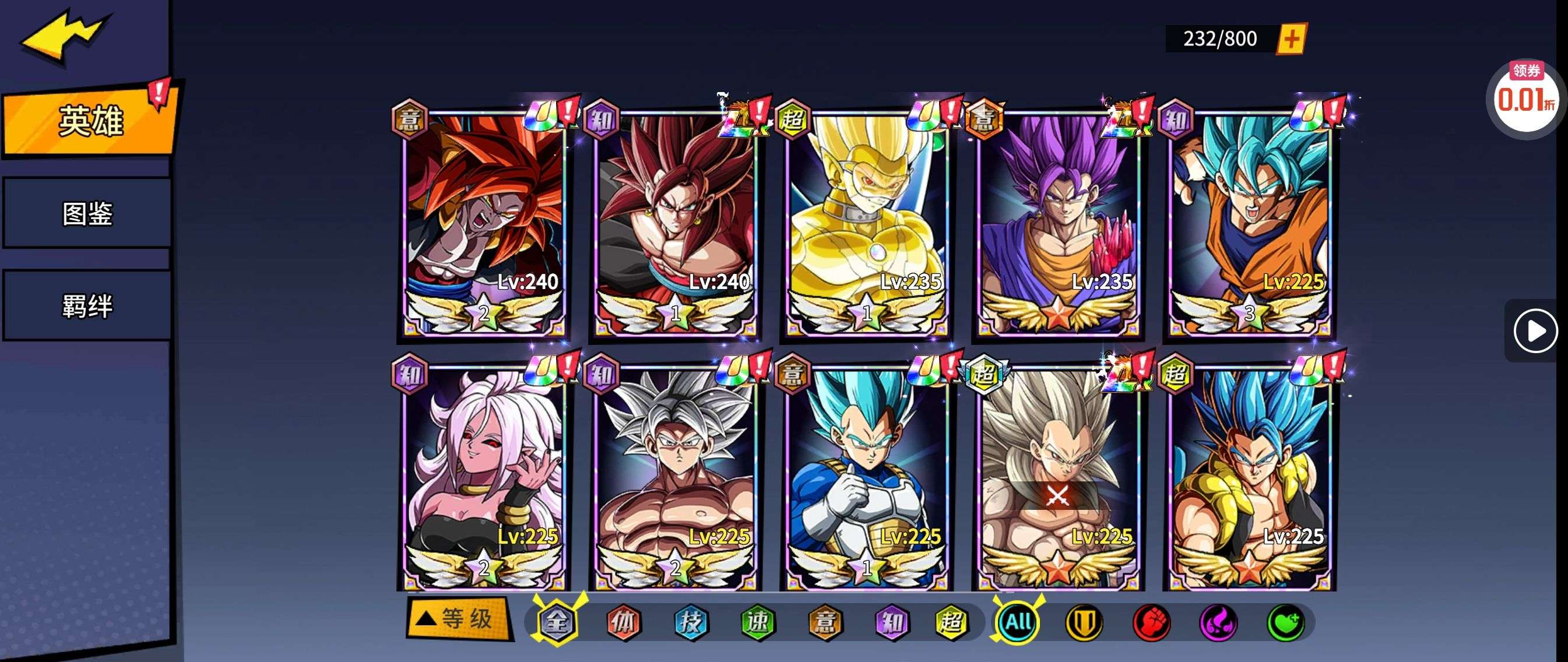This screenshot has width=1568, height=662.
Task: Show only the yellow shield class heroes
Action: pyautogui.click(x=1084, y=622)
